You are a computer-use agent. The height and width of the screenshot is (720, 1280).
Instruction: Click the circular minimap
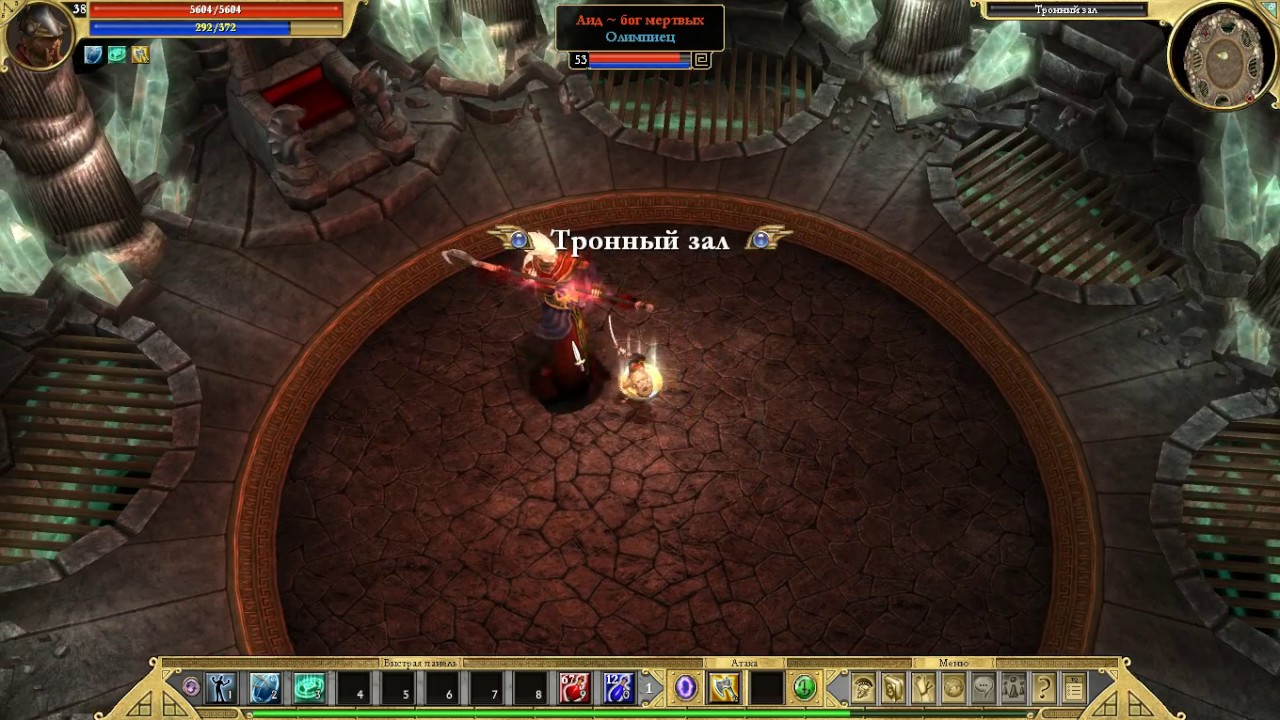[1223, 55]
